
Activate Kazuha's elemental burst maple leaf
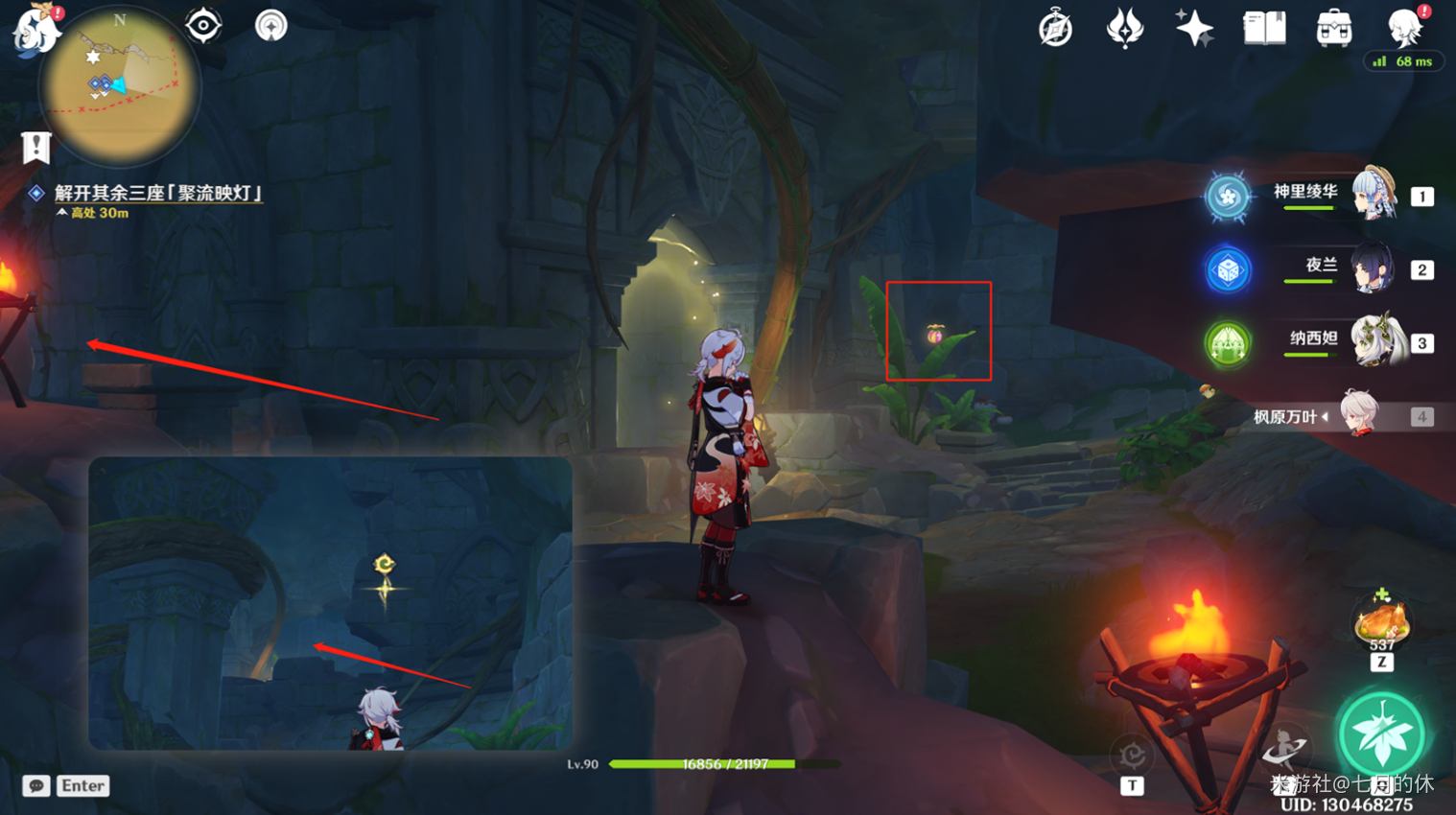1381,733
